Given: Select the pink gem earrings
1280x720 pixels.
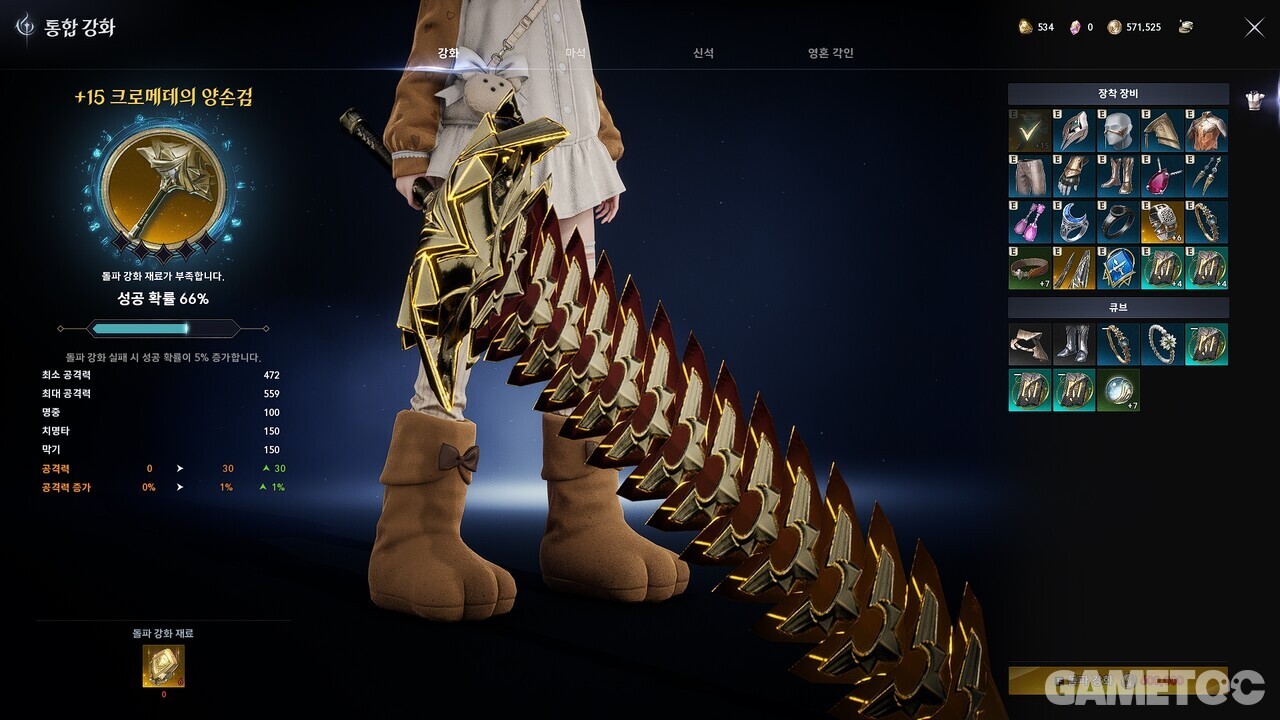Looking at the screenshot, I should (x=1029, y=221).
